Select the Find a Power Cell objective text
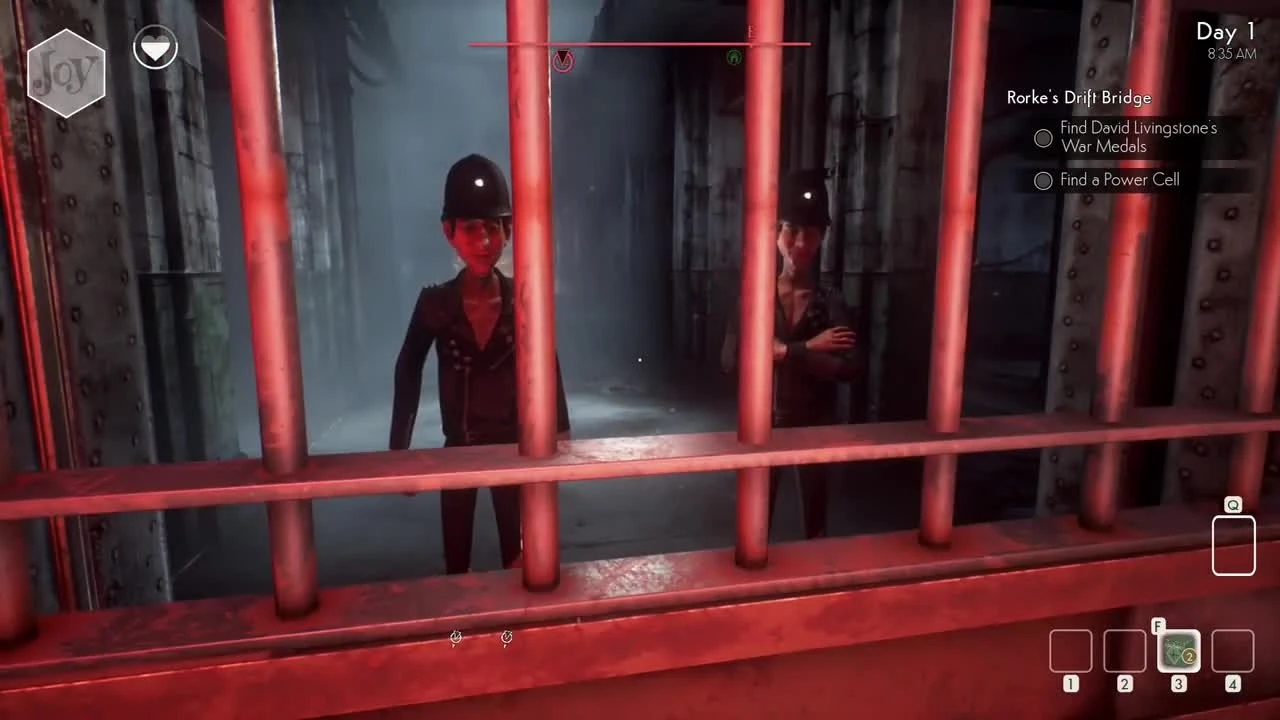 (1120, 180)
